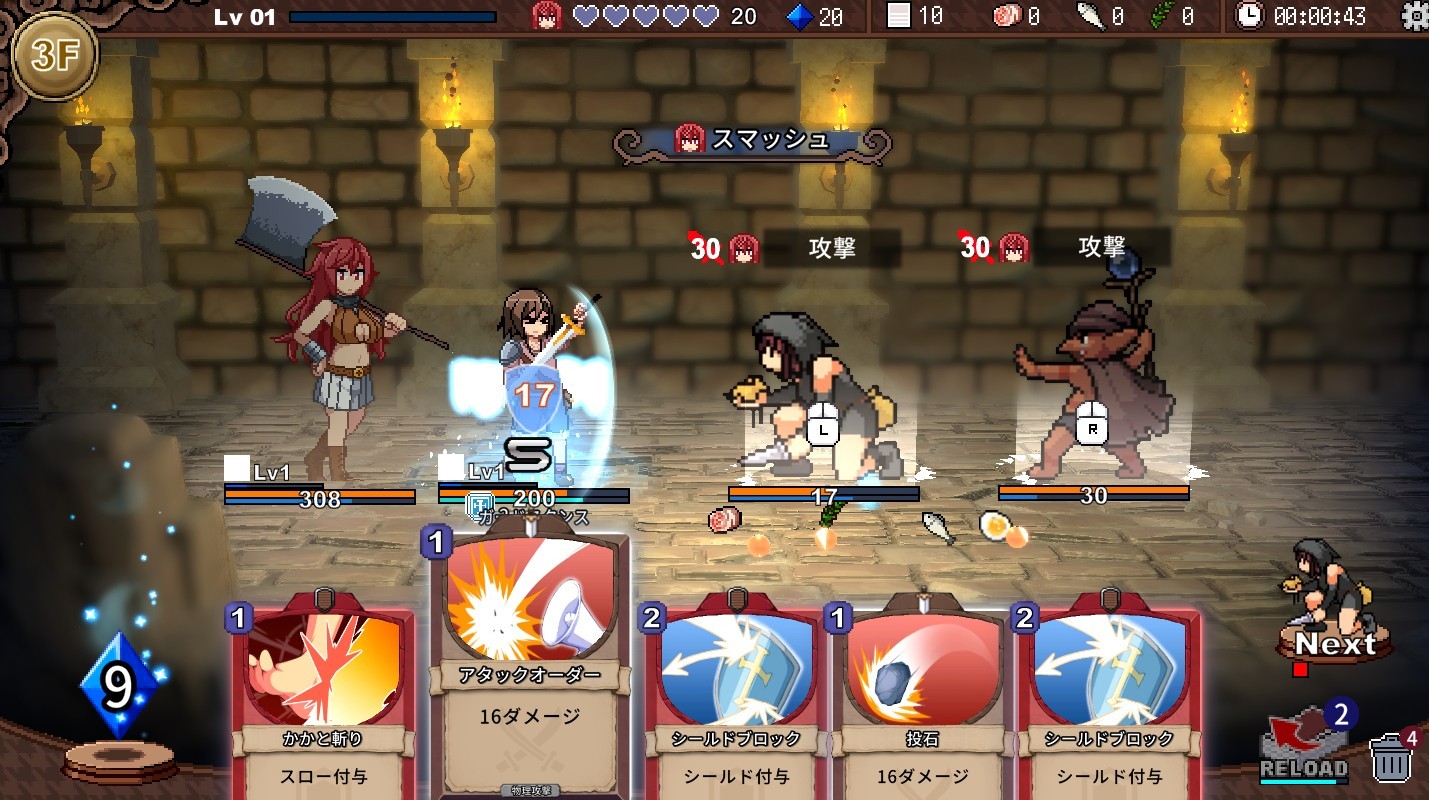Open the trash can discard pile
1429x800 pixels.
click(x=1390, y=760)
